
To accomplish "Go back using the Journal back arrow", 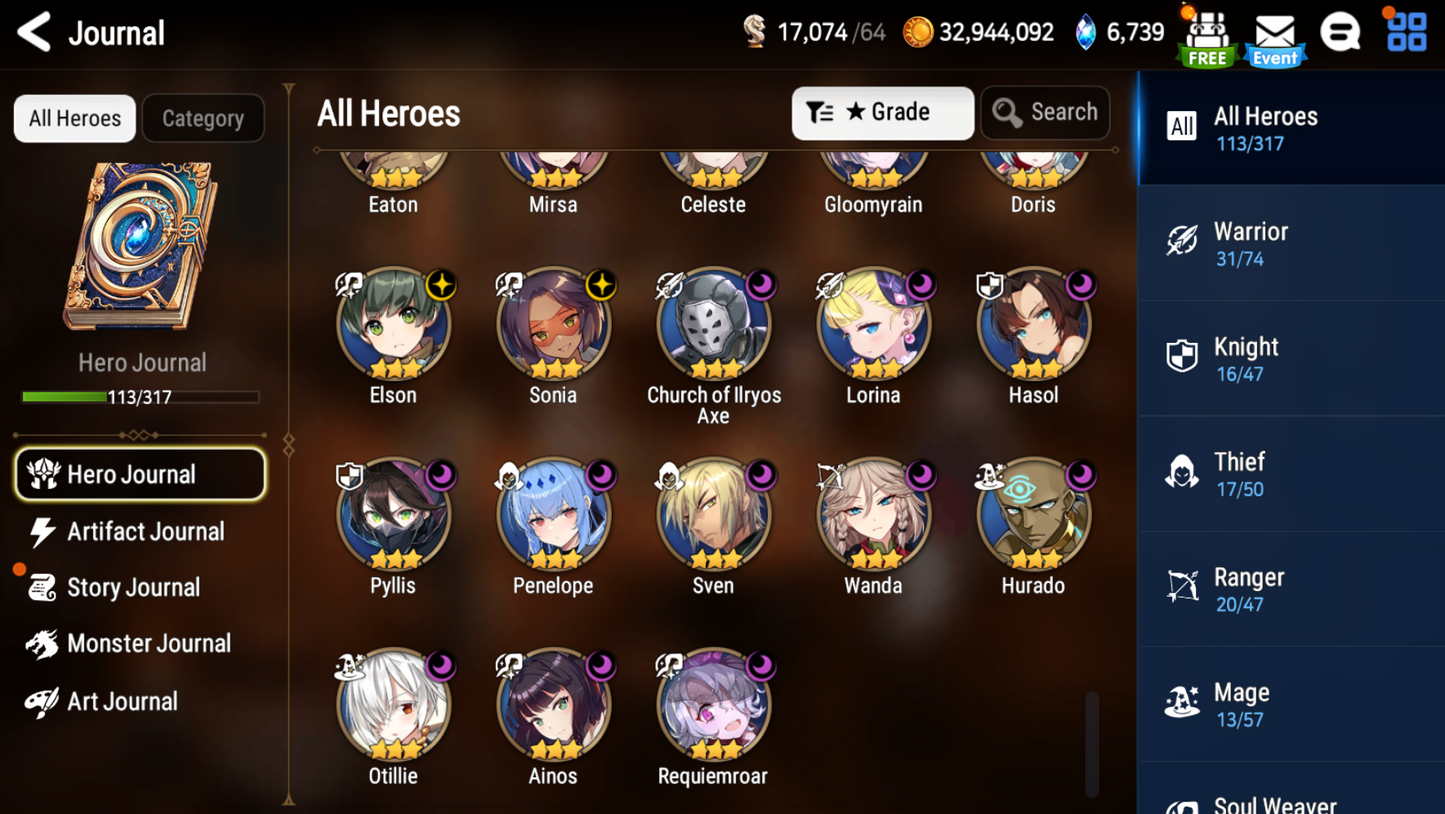I will [33, 31].
